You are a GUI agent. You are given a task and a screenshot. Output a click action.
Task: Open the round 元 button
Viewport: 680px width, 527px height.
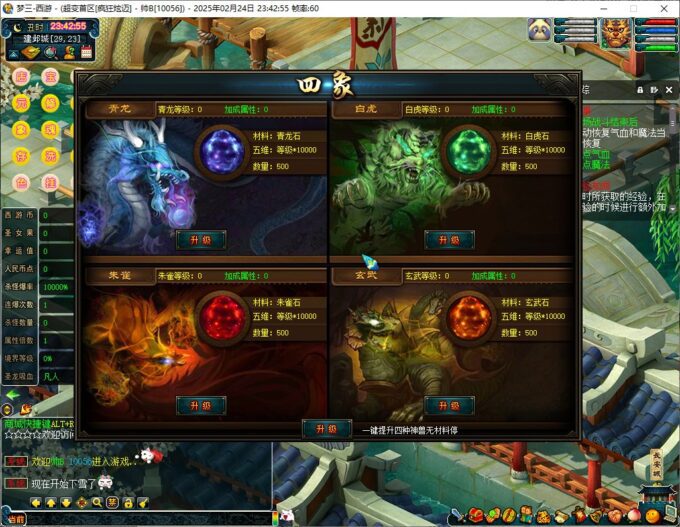coord(20,104)
